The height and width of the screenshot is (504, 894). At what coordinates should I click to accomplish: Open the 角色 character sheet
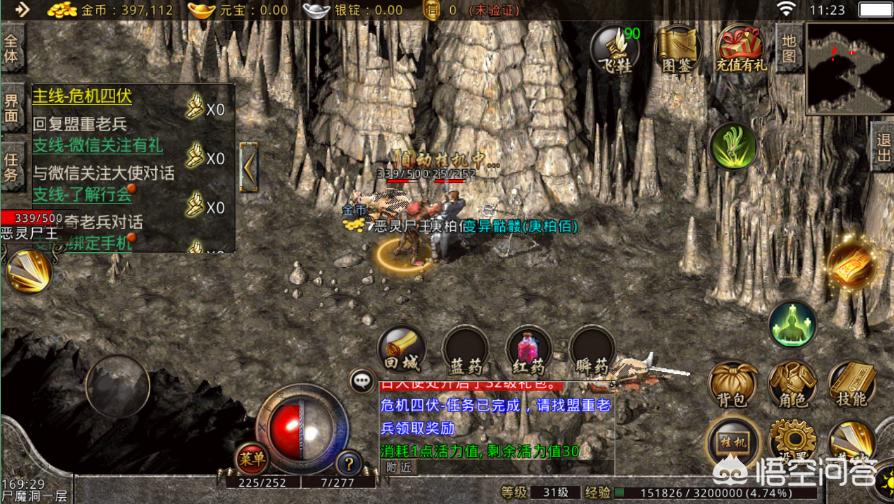pyautogui.click(x=792, y=384)
